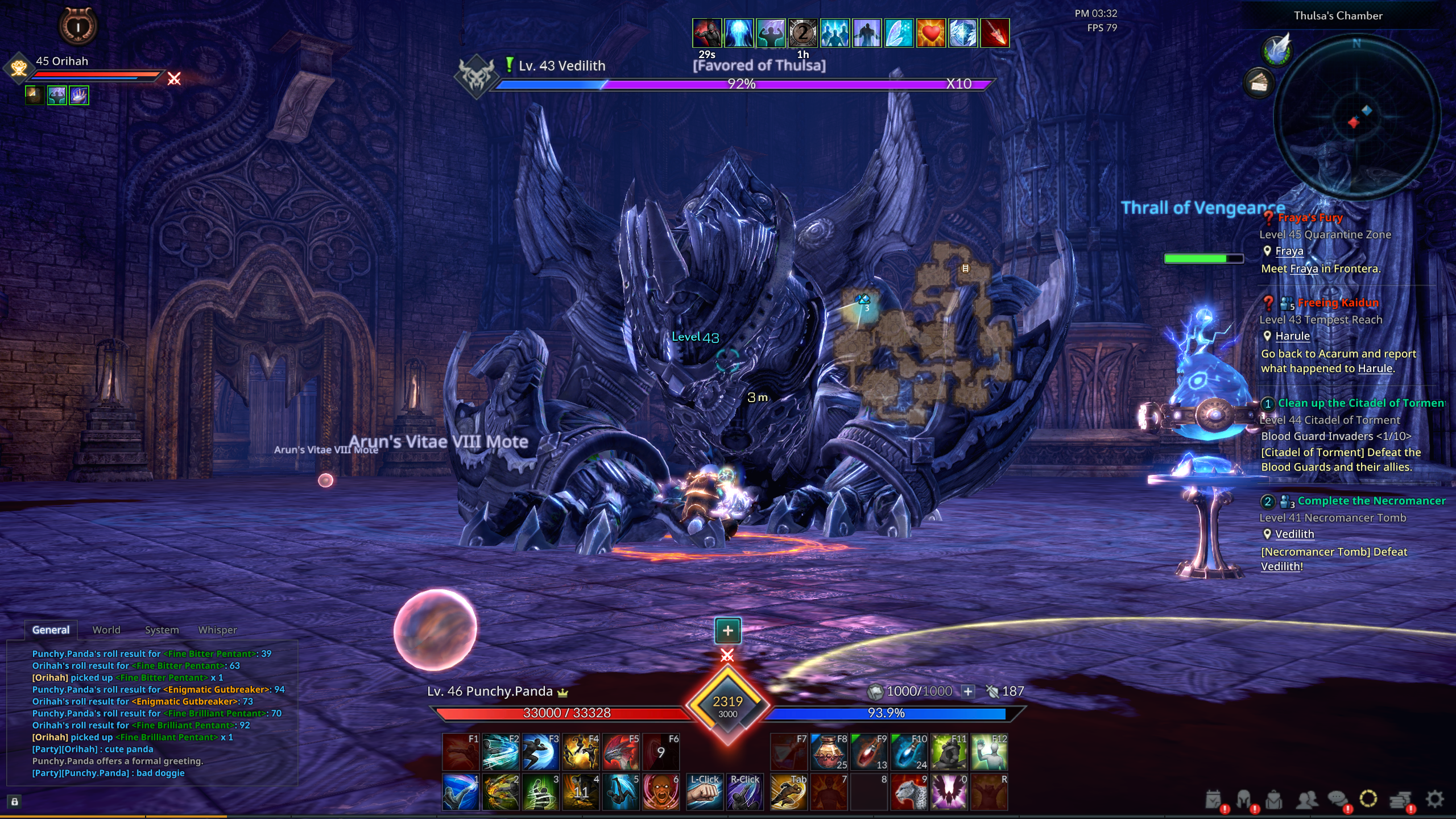
Task: Open the gear settings menu
Action: pyautogui.click(x=1434, y=799)
